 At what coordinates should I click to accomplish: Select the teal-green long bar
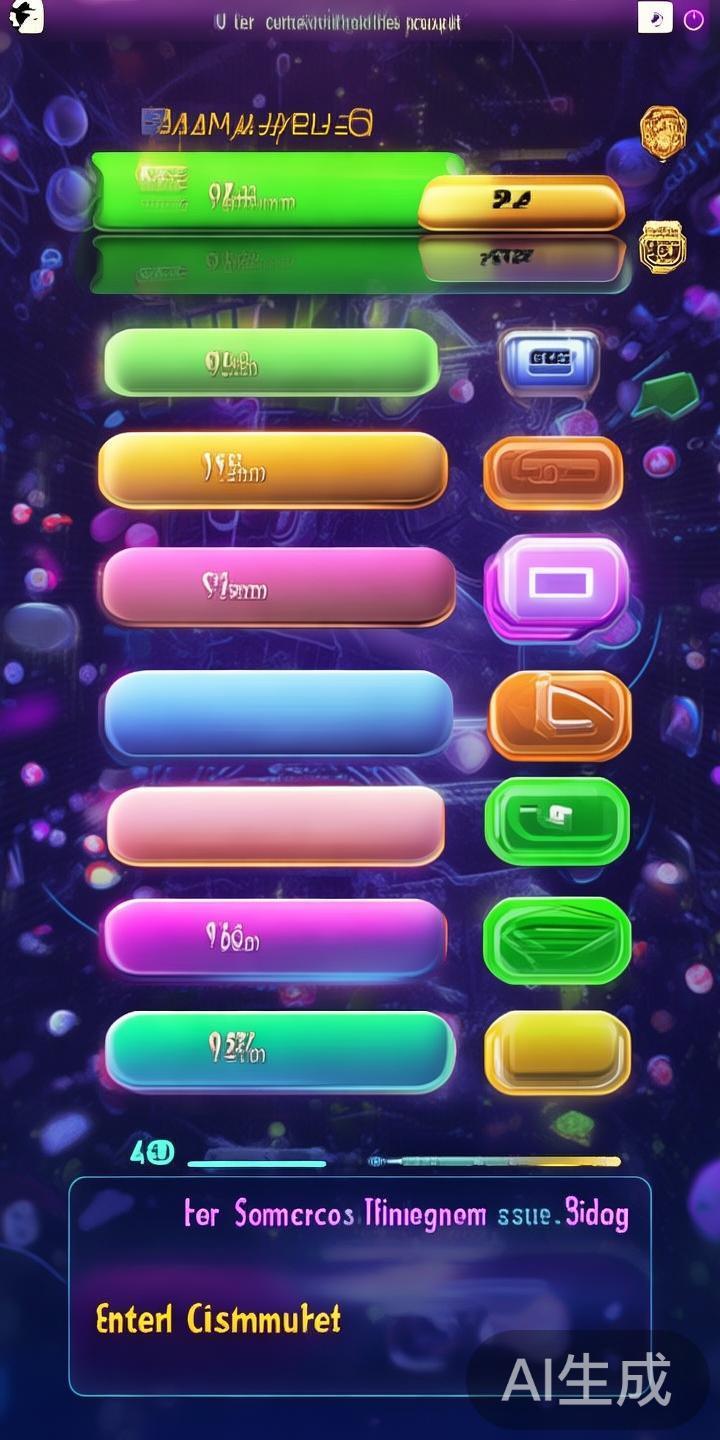point(280,1050)
